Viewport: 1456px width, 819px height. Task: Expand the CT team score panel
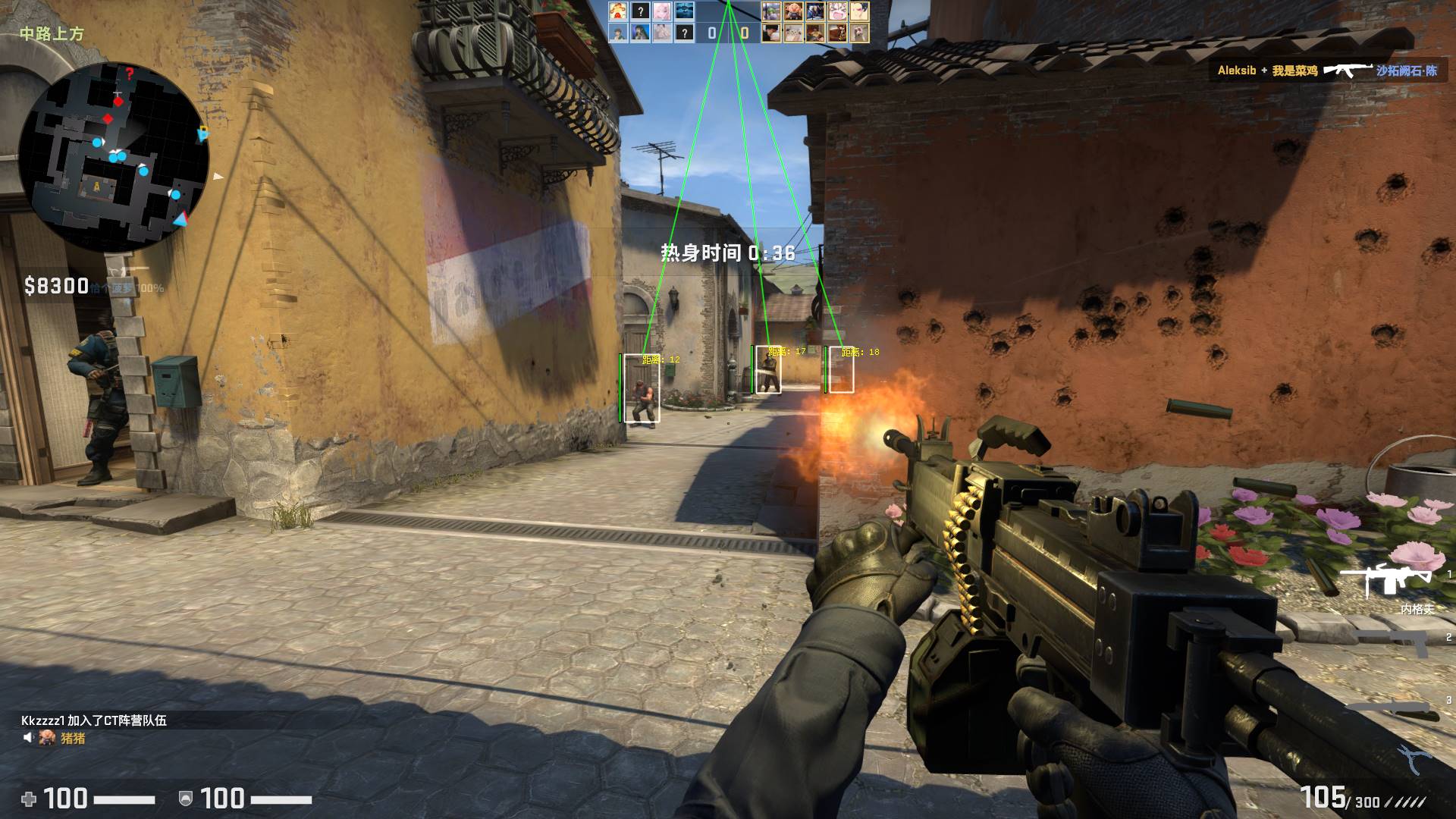tap(711, 31)
